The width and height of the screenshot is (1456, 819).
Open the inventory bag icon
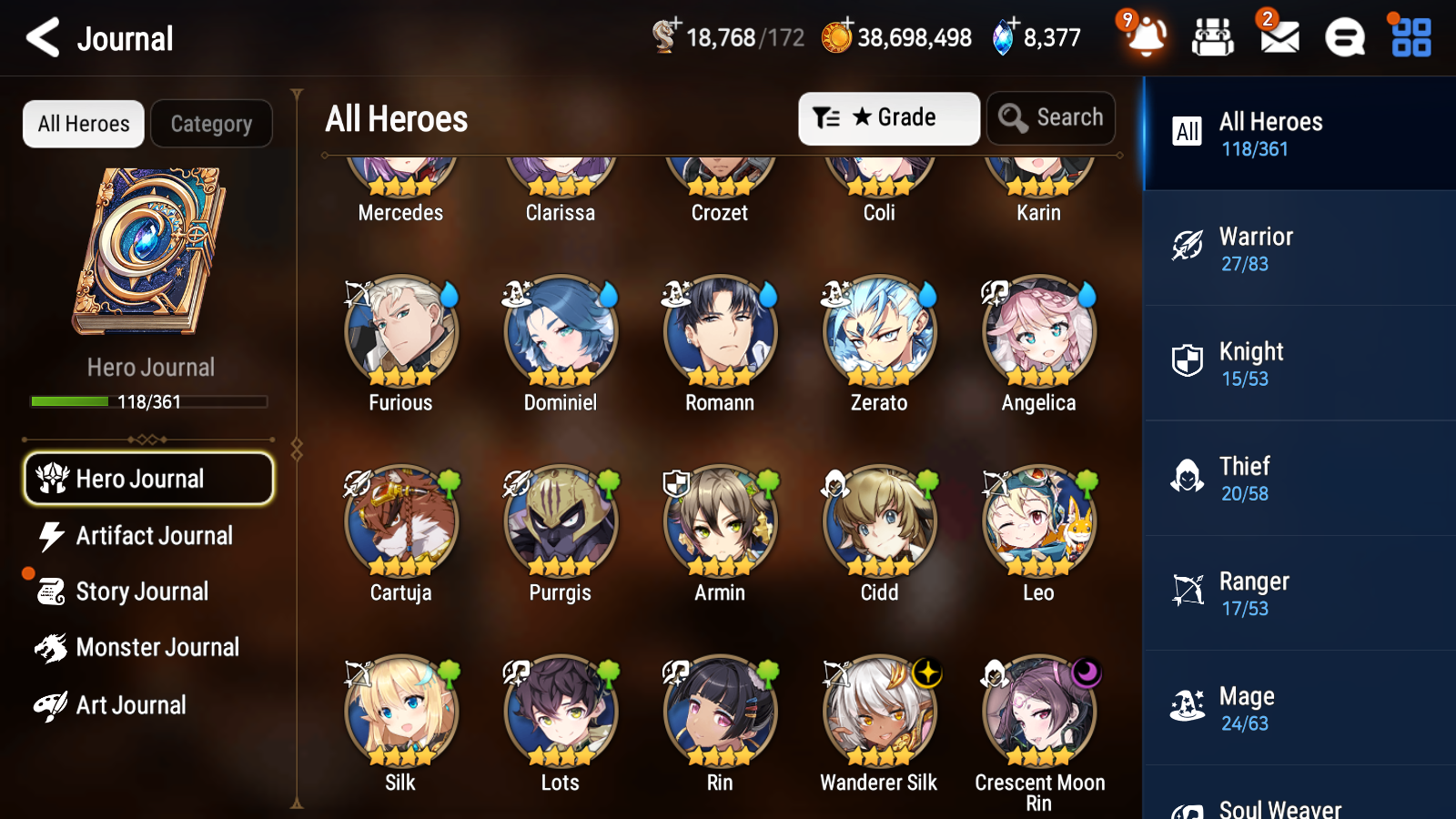tap(1213, 37)
